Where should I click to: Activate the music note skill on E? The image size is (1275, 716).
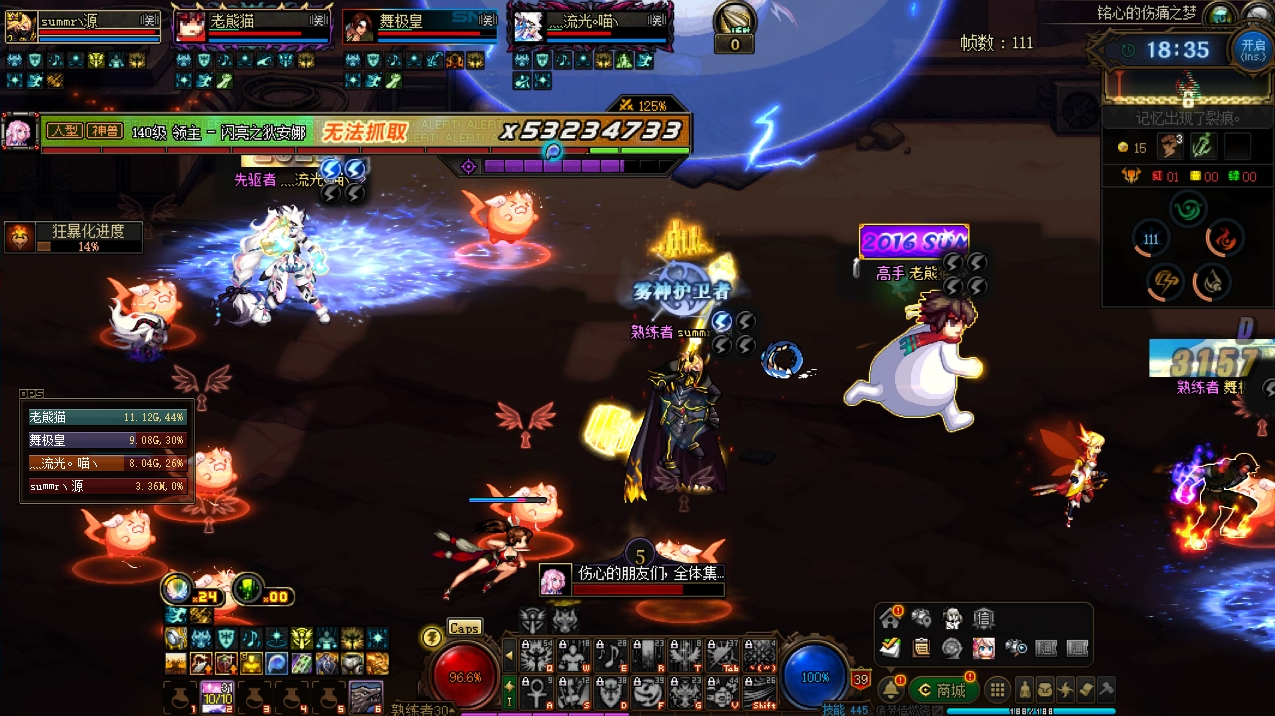(609, 655)
